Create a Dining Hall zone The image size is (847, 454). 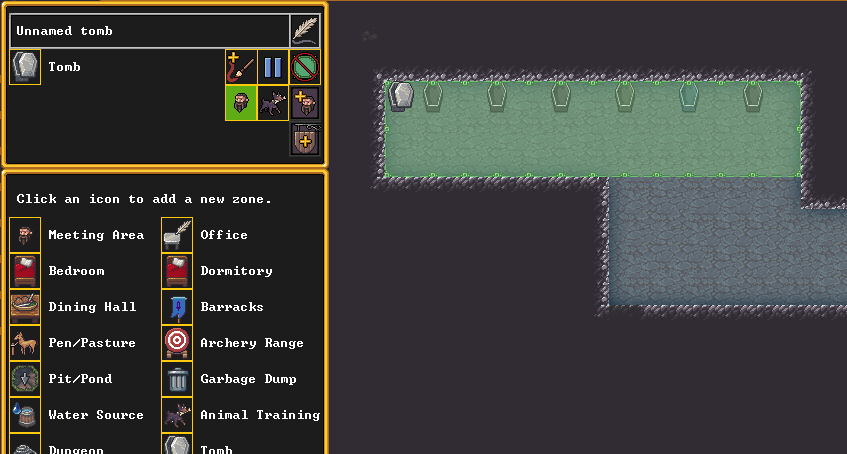[25, 307]
